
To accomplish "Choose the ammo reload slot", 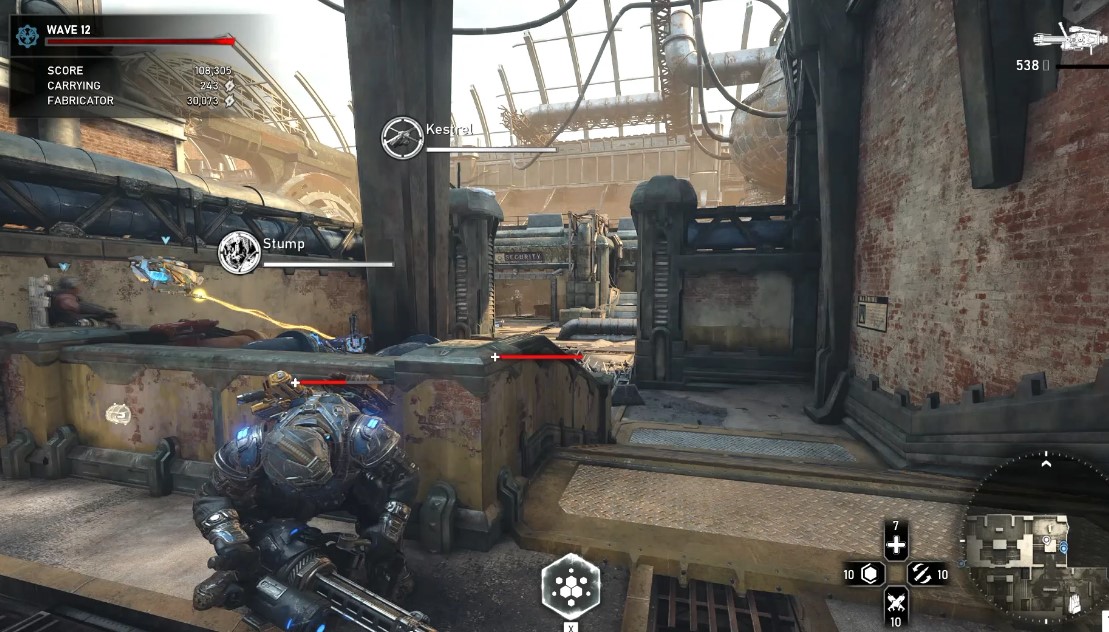I will pos(923,574).
